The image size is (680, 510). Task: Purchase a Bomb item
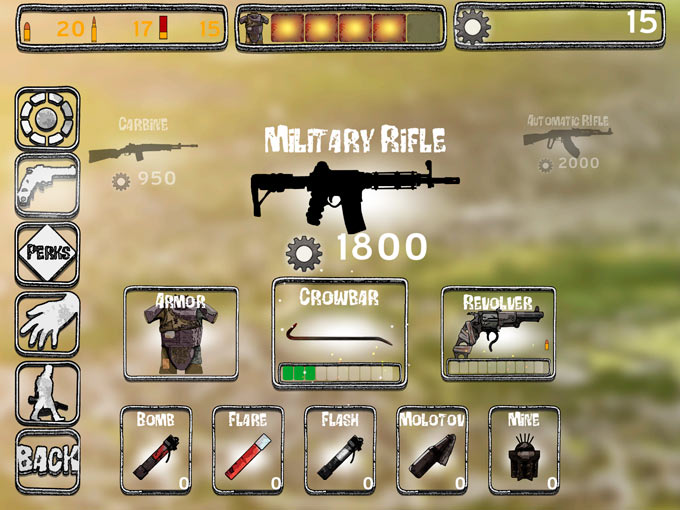coord(156,449)
